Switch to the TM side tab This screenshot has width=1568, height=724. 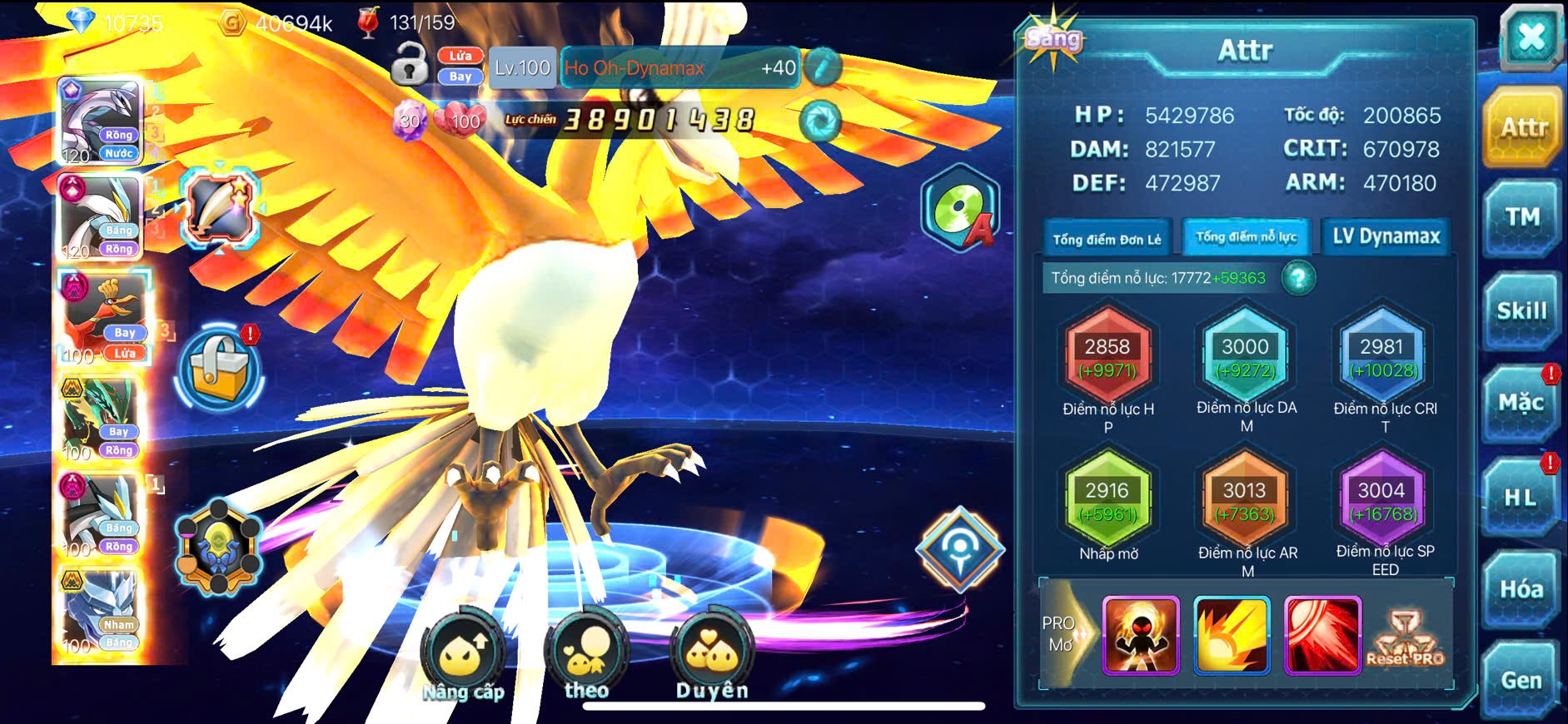pos(1521,218)
